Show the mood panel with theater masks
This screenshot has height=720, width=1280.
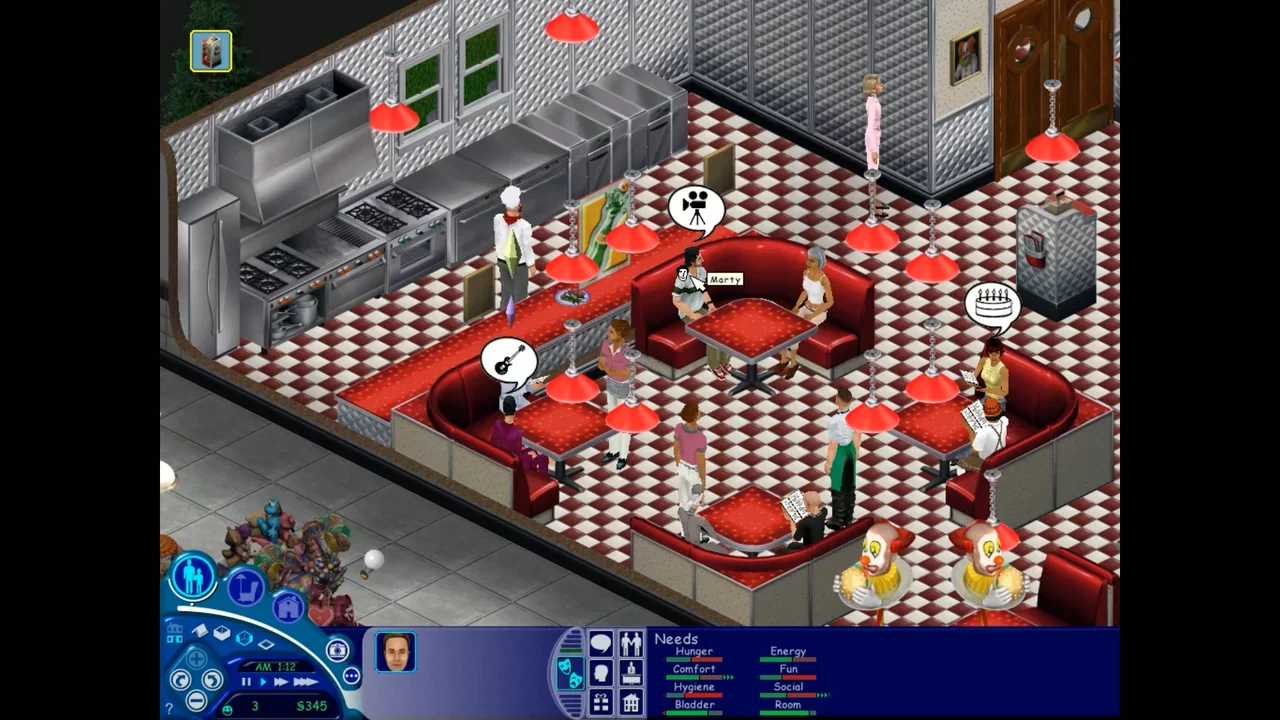tap(569, 672)
